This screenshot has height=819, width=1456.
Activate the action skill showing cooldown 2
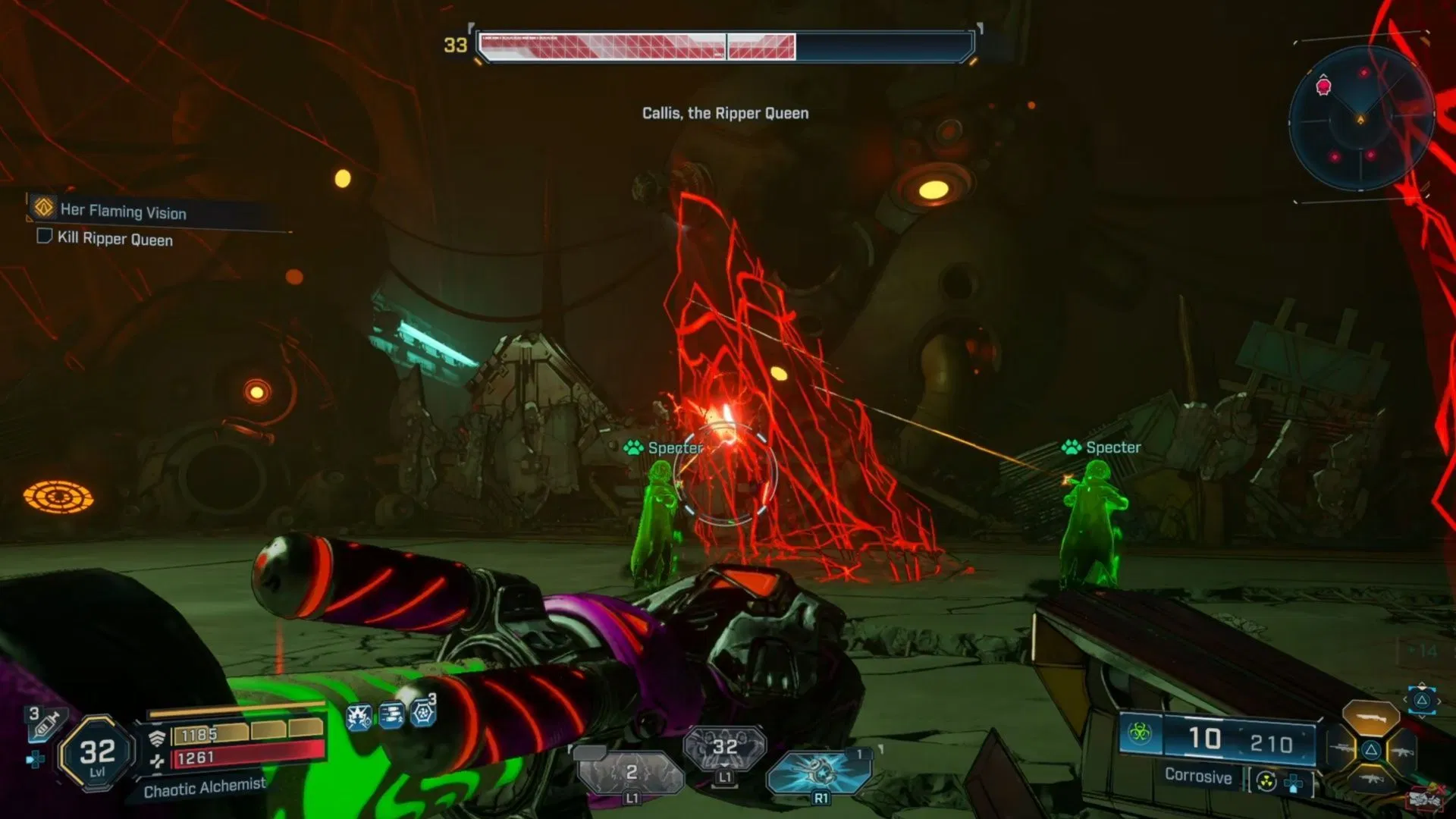coord(632,773)
